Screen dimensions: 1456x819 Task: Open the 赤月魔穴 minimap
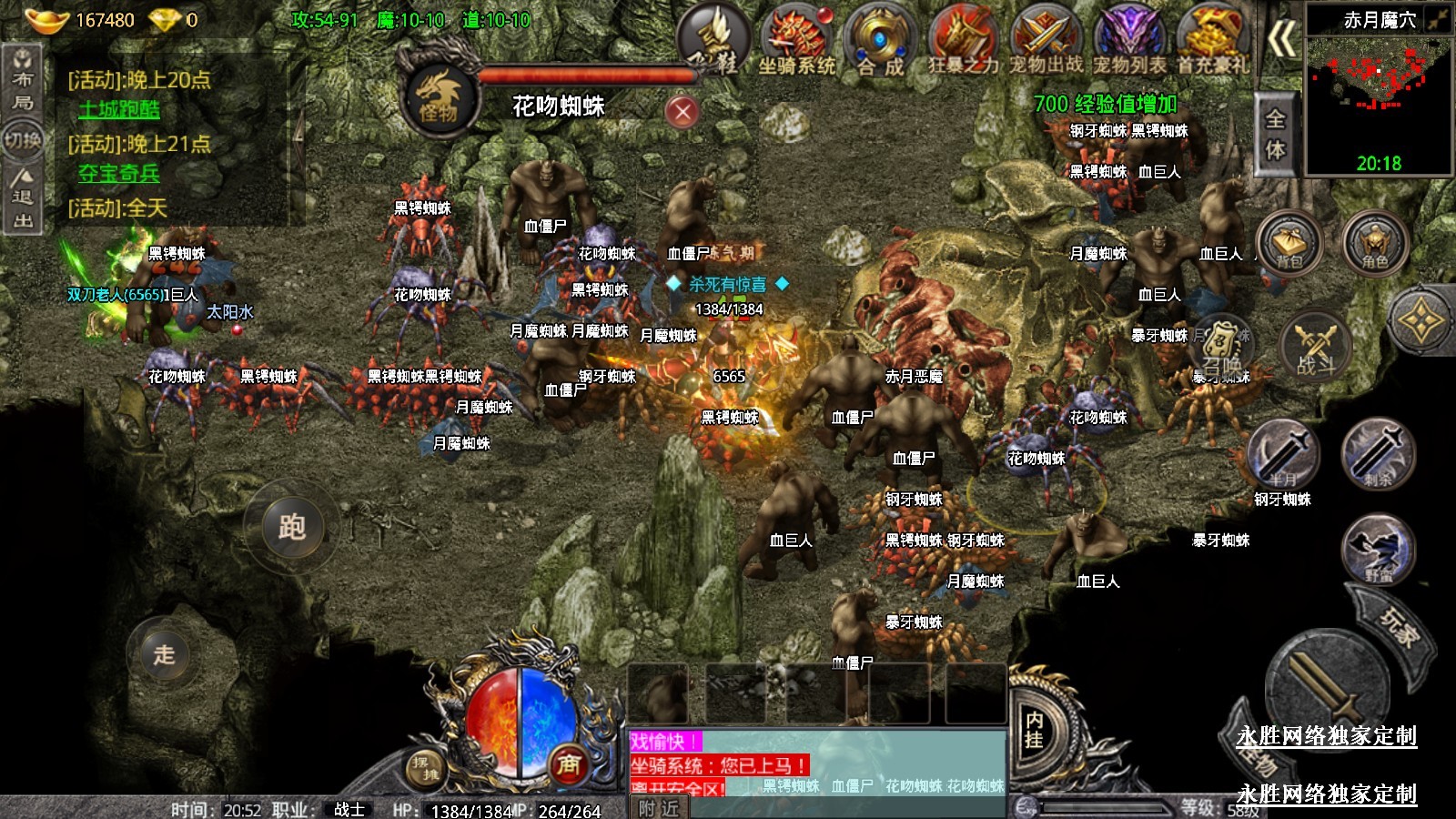click(x=1378, y=91)
